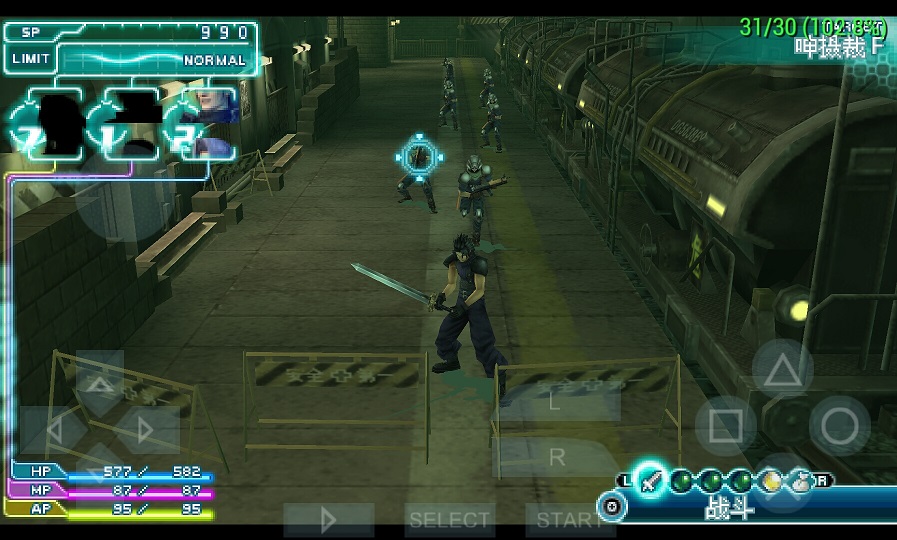Tap the on-screen triangle touch button
Screen dimensions: 897x540
point(783,371)
